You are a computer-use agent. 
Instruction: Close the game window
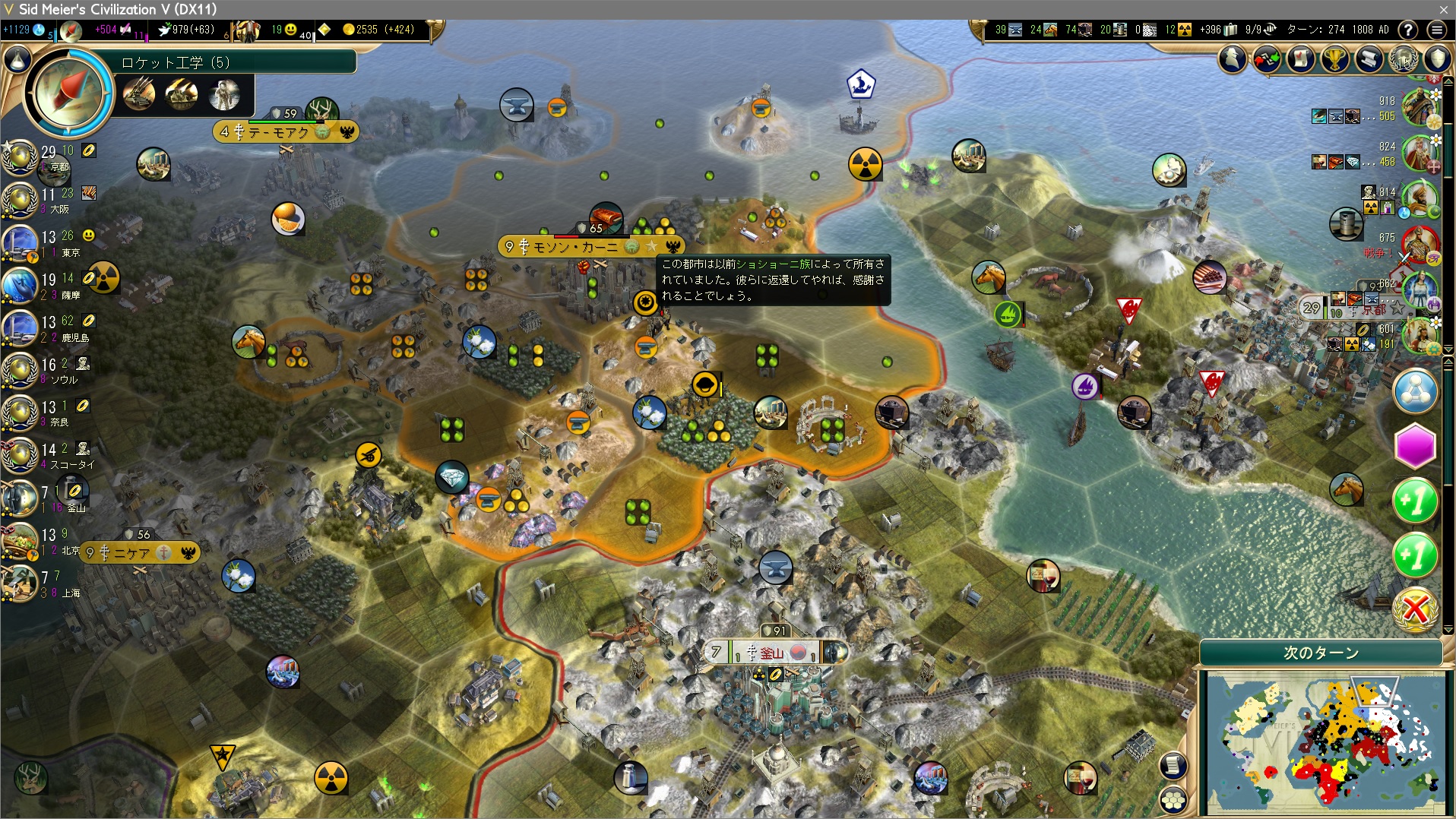[1443, 9]
